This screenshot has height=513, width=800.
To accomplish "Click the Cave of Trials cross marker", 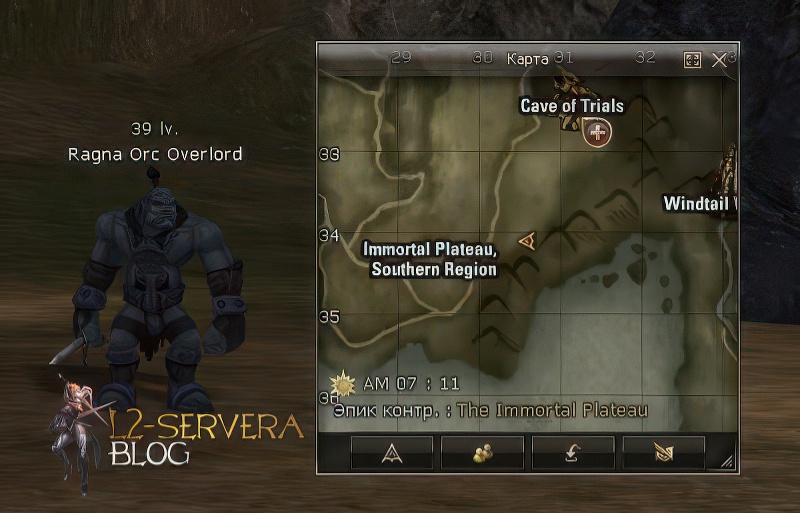I will click(x=598, y=131).
